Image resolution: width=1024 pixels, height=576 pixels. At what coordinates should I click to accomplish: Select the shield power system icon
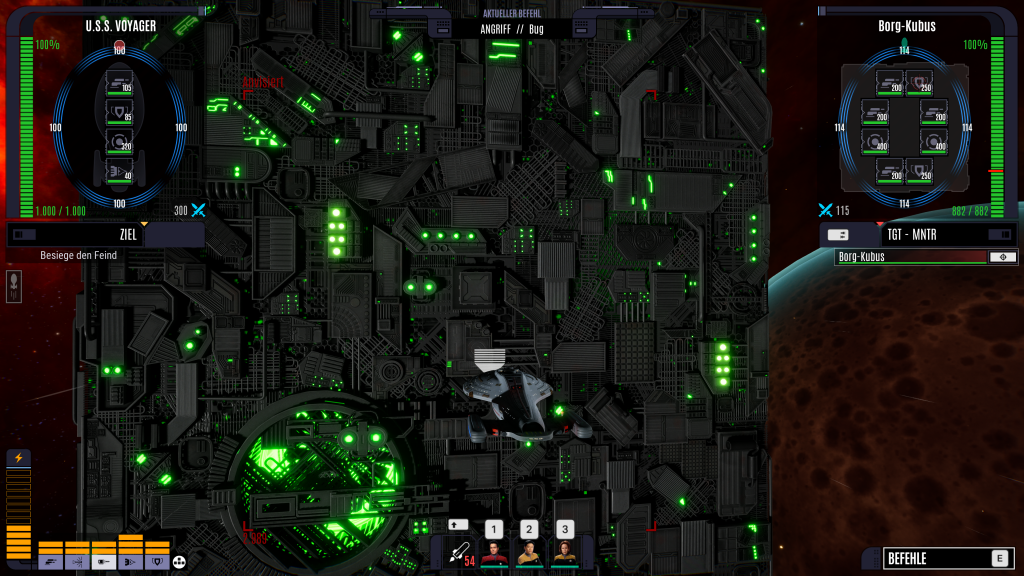tap(157, 563)
